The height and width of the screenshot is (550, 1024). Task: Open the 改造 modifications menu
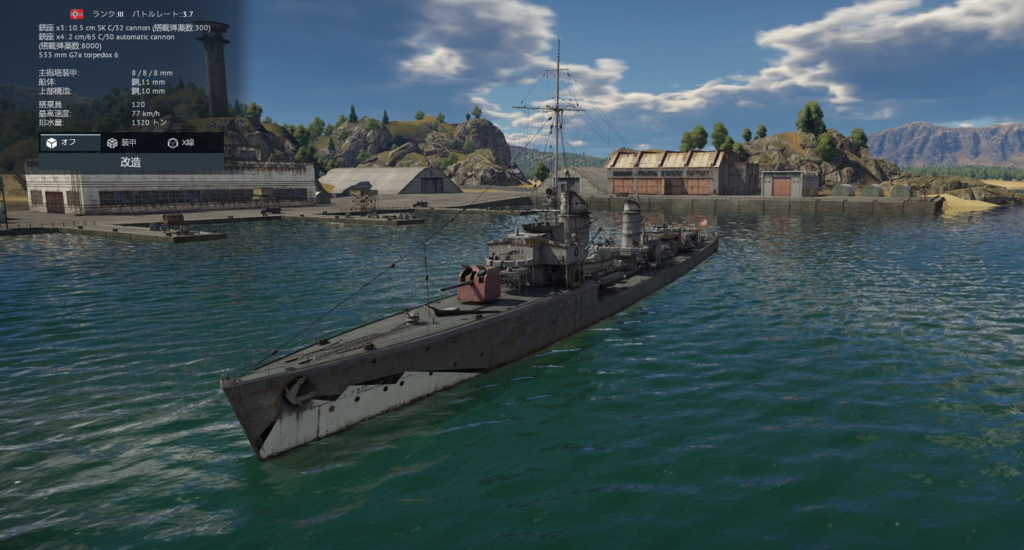click(131, 162)
